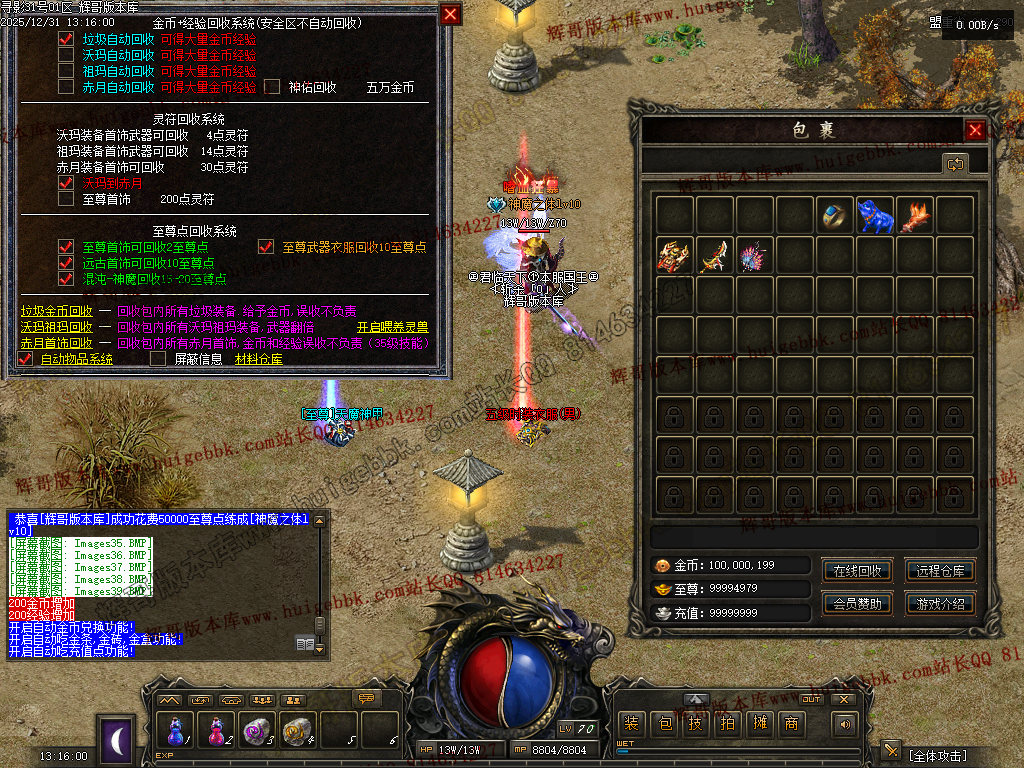The image size is (1024, 768).
Task: Click the 垃圾金币回收 link
Action: point(57,311)
